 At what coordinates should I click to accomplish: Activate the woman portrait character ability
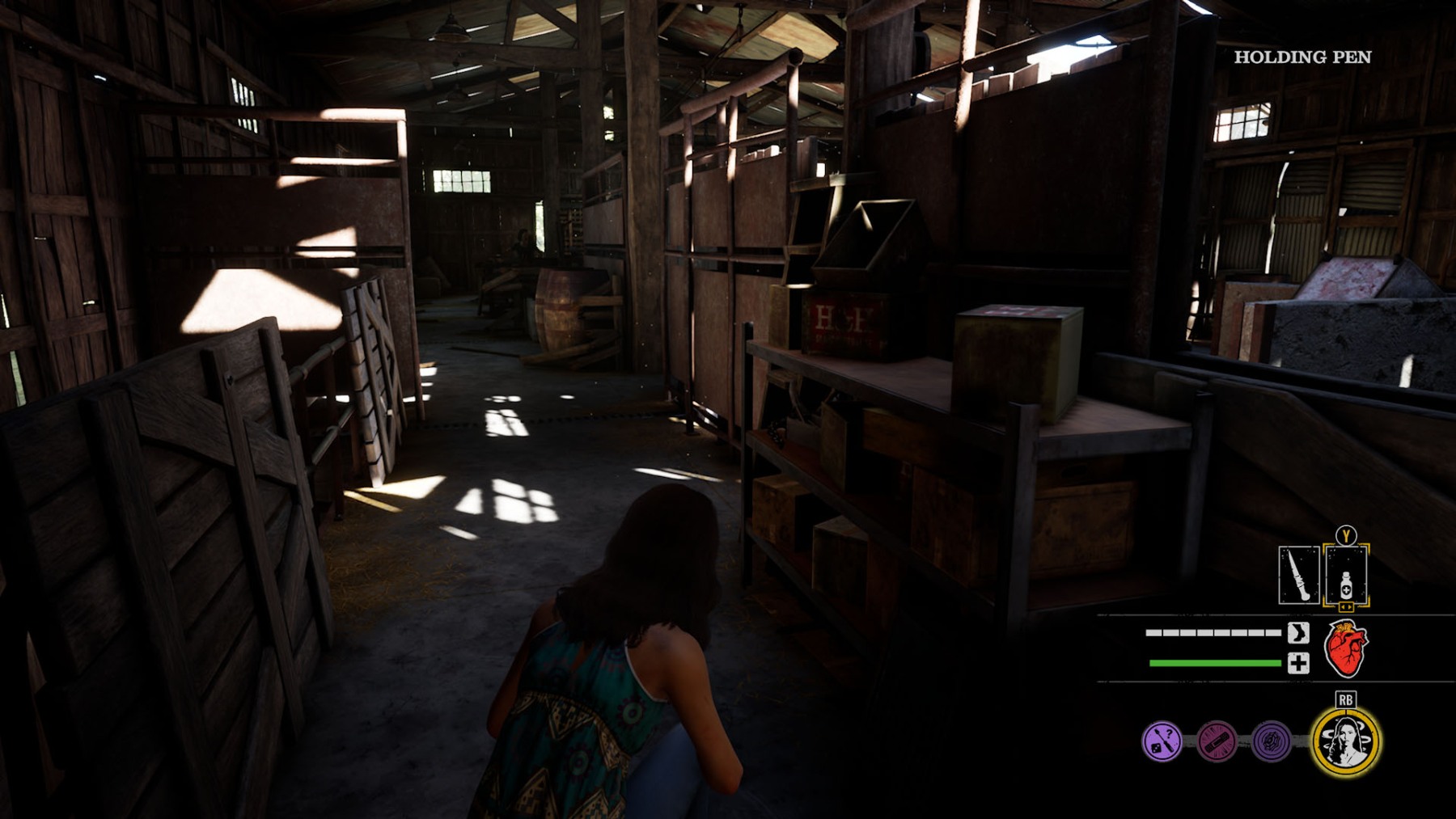(1346, 741)
